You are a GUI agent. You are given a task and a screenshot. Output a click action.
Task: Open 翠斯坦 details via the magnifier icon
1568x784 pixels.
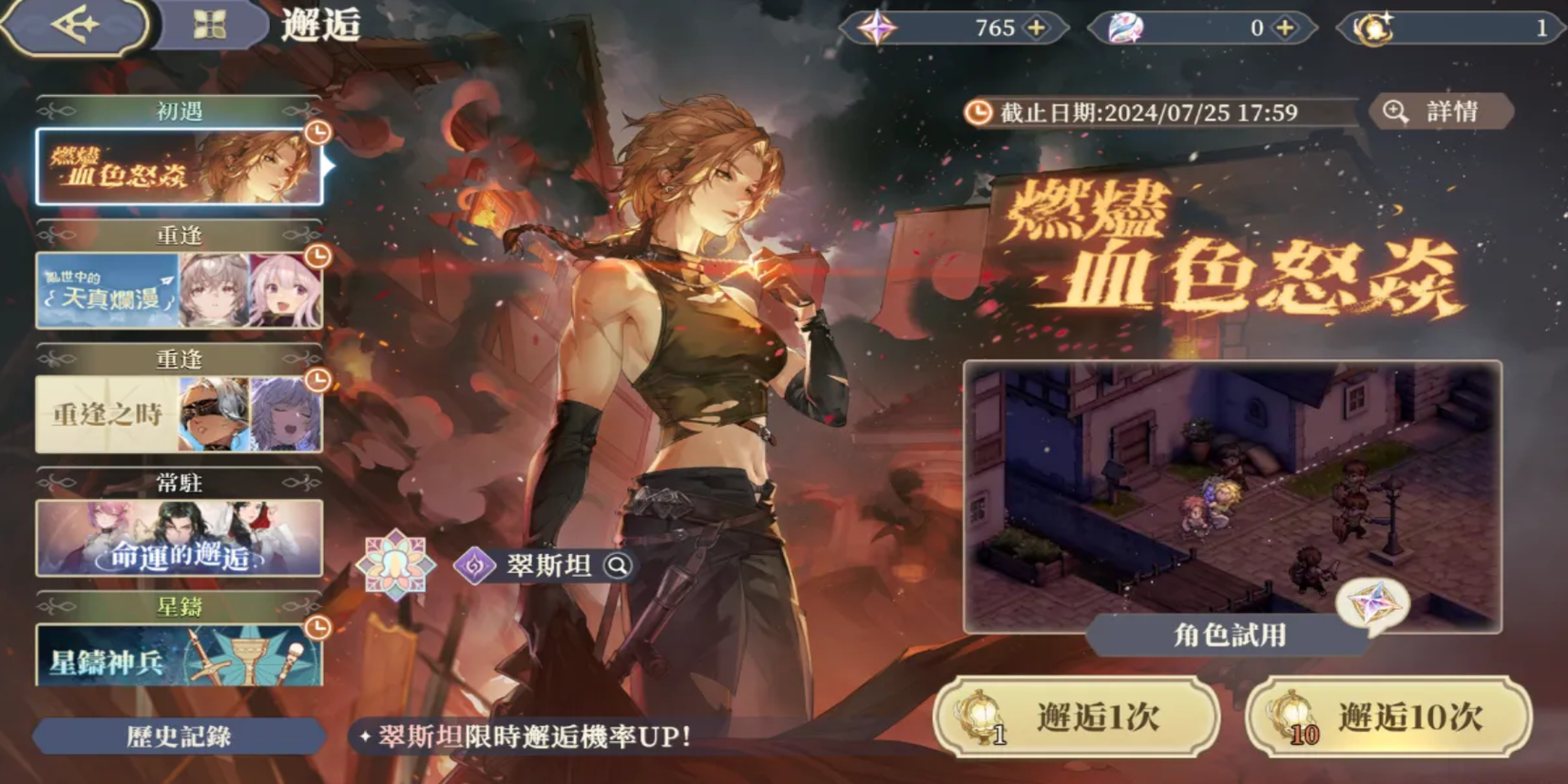coord(619,564)
